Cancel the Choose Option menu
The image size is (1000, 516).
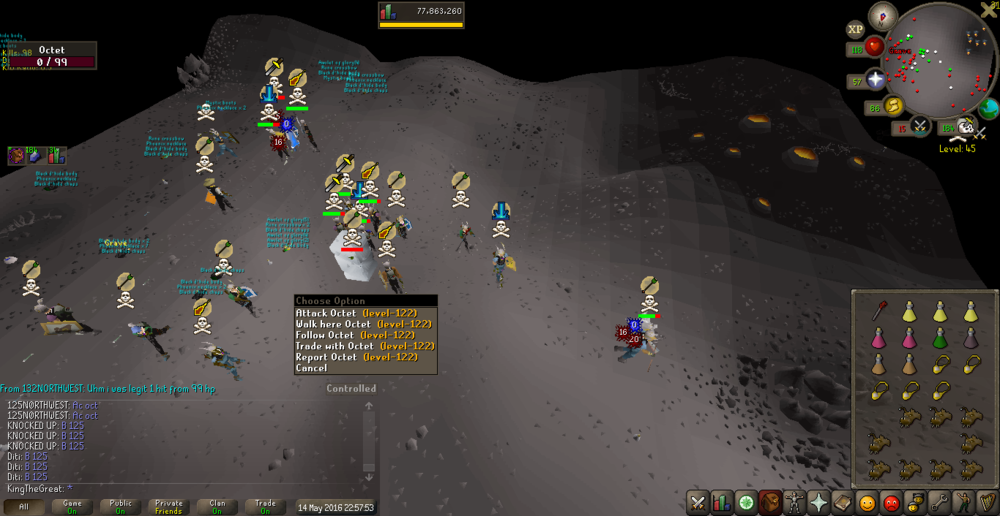click(x=312, y=368)
